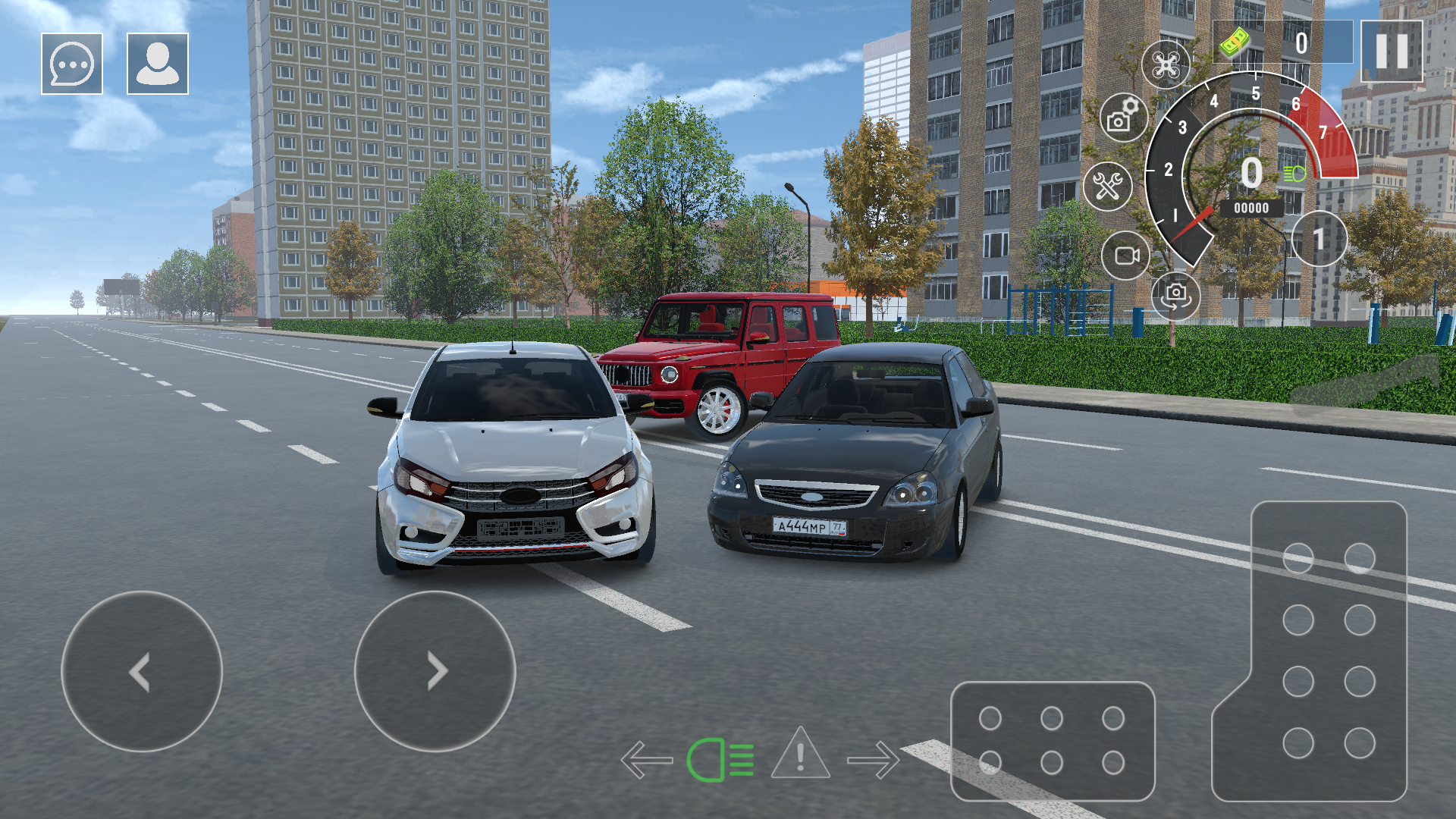Viewport: 1456px width, 819px height.
Task: Open the player profile panel
Action: [155, 64]
